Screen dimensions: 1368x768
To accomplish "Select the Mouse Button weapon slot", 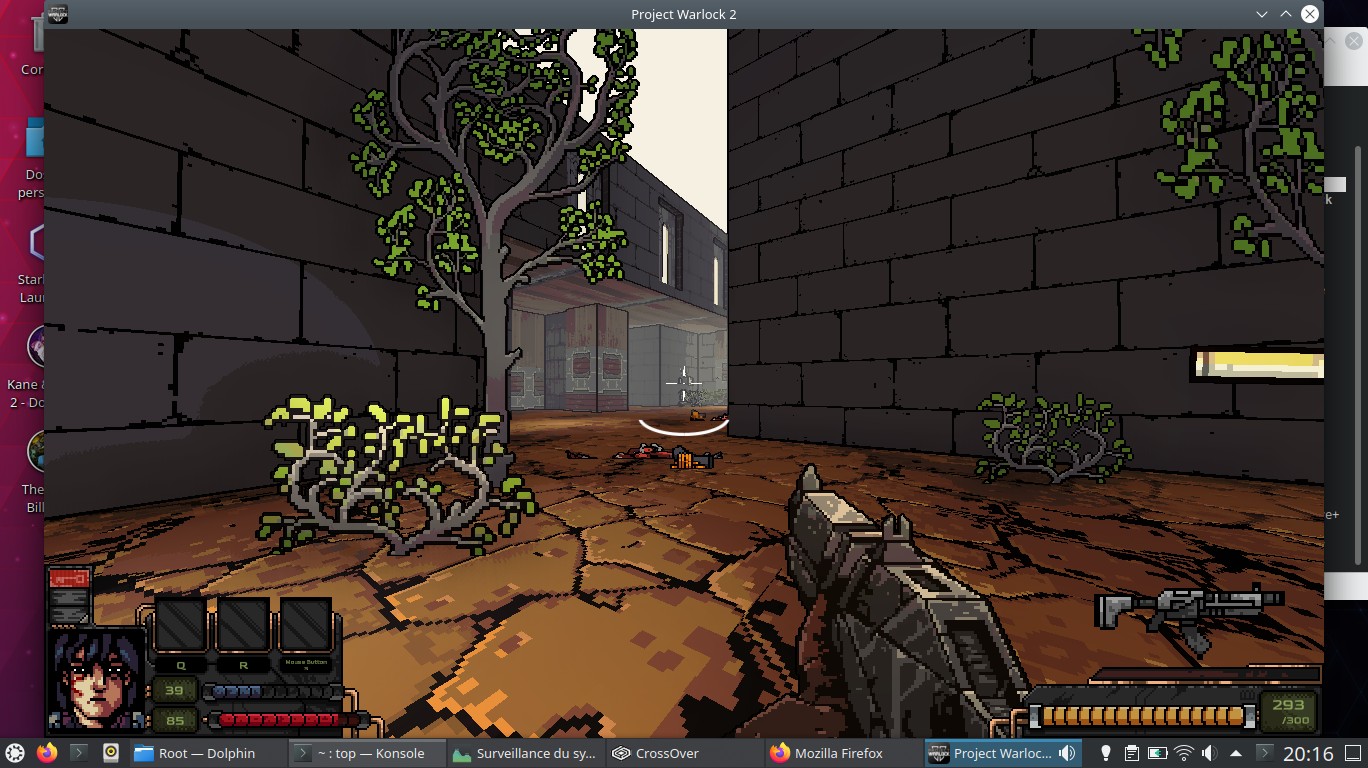I will (306, 625).
